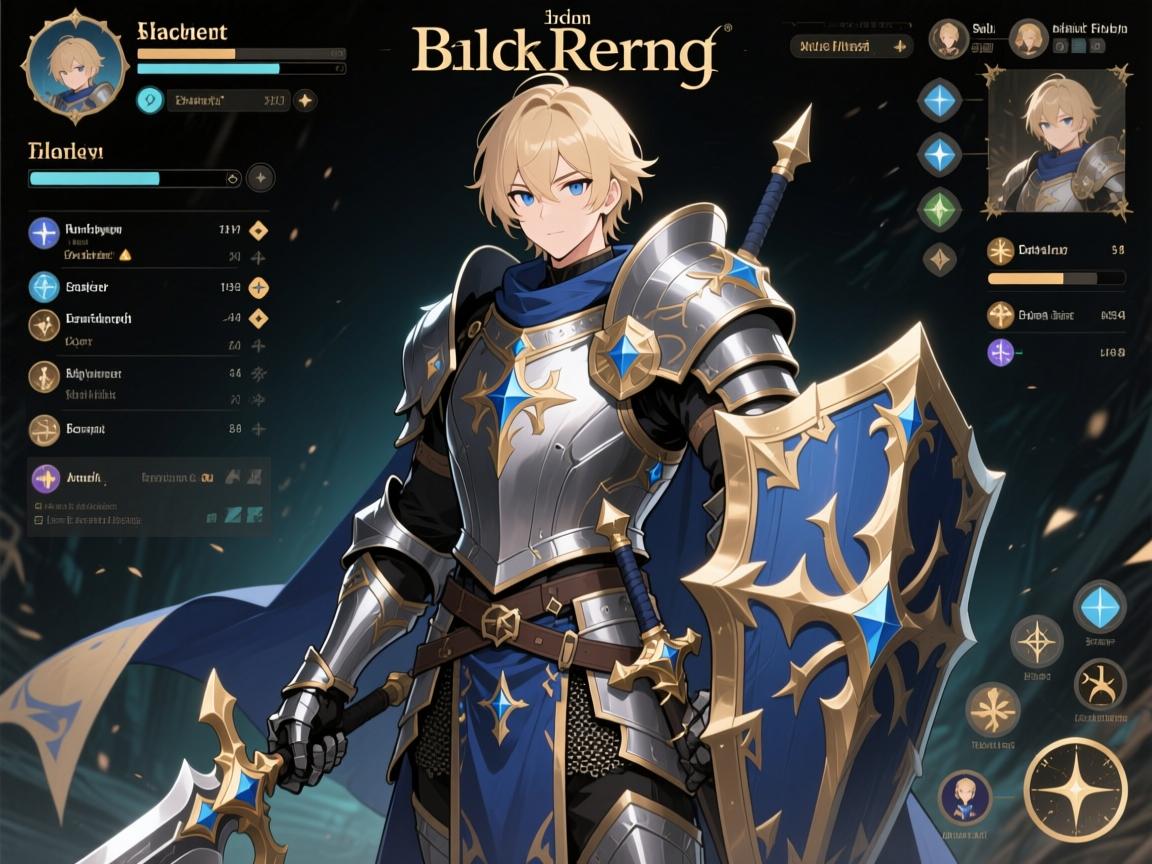The image size is (1152, 864).
Task: Click the pill-shaped button with plus sign
Action: [850, 46]
